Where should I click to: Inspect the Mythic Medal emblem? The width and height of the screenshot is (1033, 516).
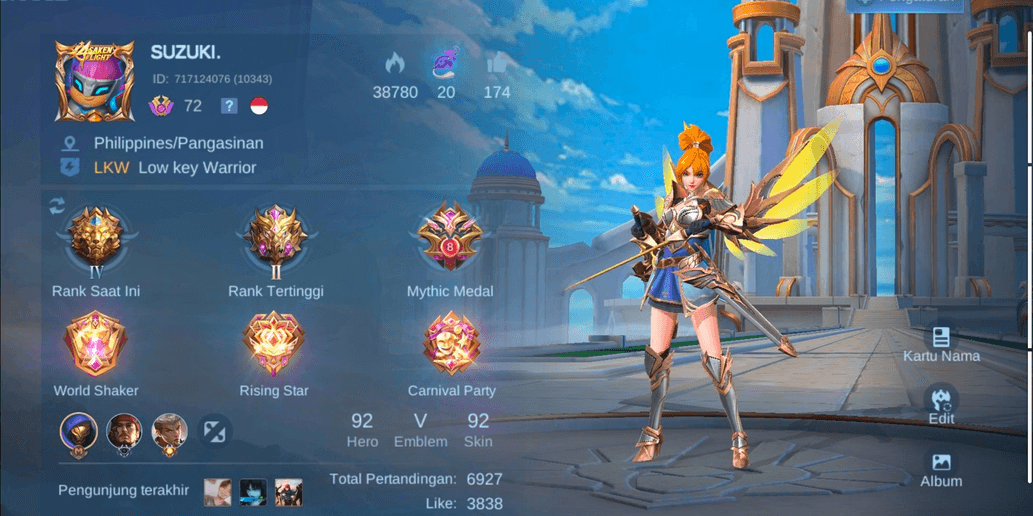pyautogui.click(x=449, y=239)
